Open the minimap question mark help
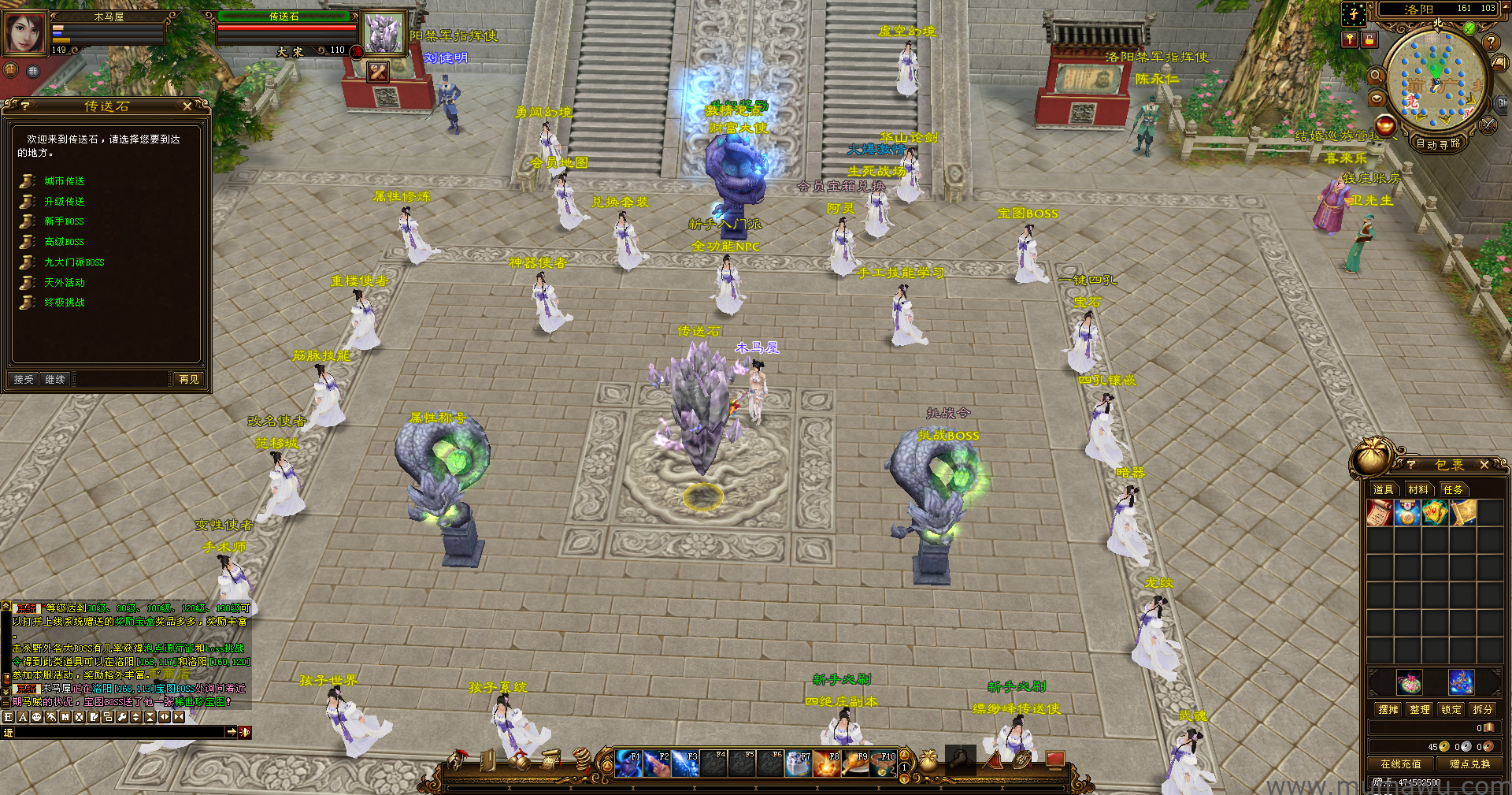Viewport: 1512px width, 795px height. click(1491, 43)
